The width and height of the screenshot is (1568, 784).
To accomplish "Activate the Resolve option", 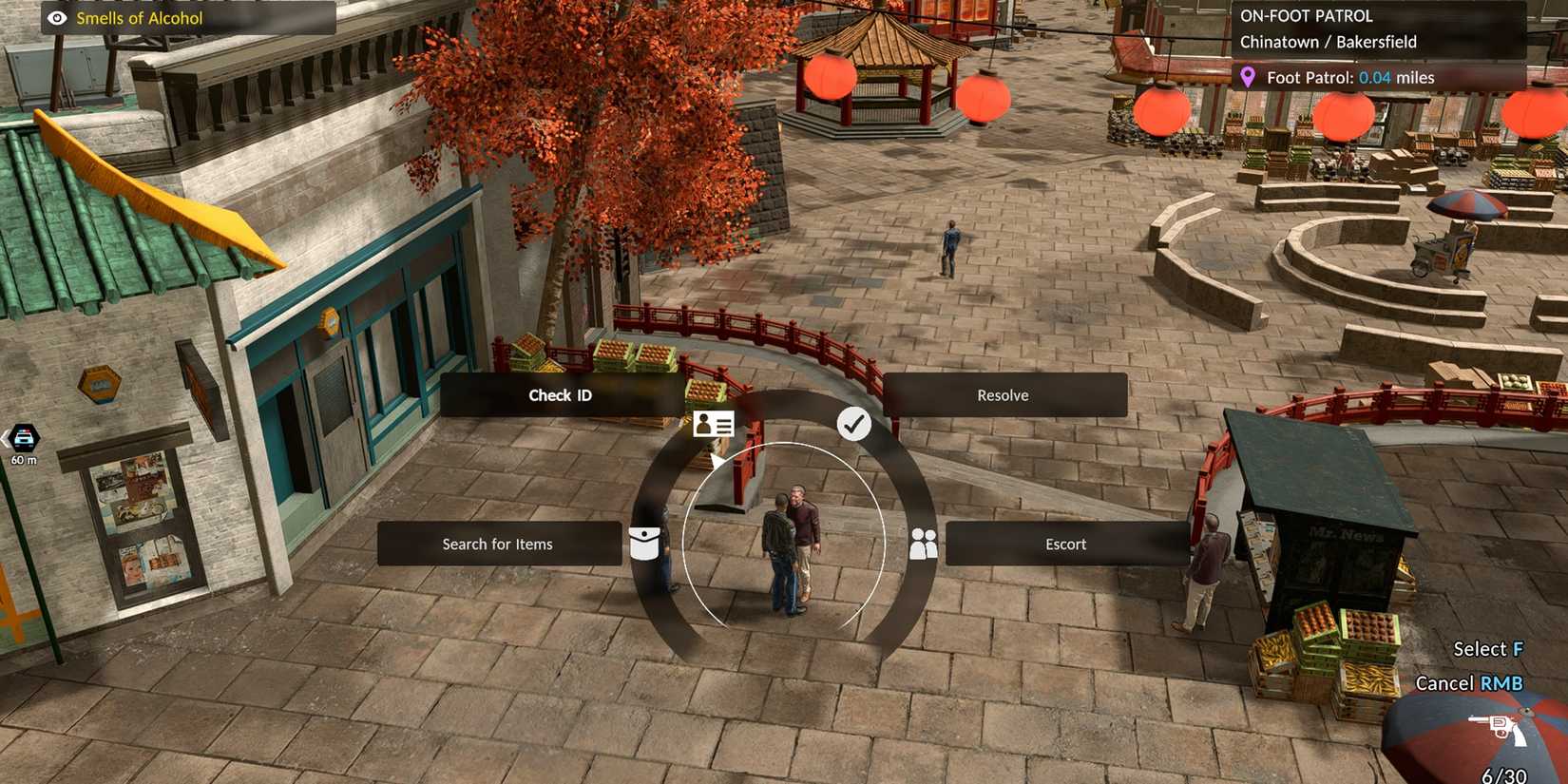I will coord(1003,394).
